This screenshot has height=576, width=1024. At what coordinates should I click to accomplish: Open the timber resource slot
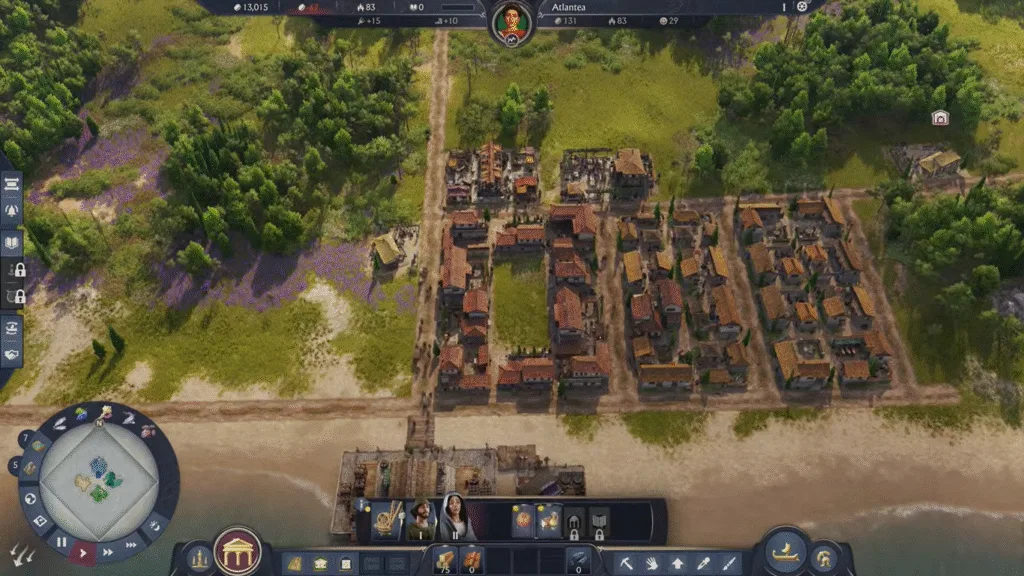443,560
